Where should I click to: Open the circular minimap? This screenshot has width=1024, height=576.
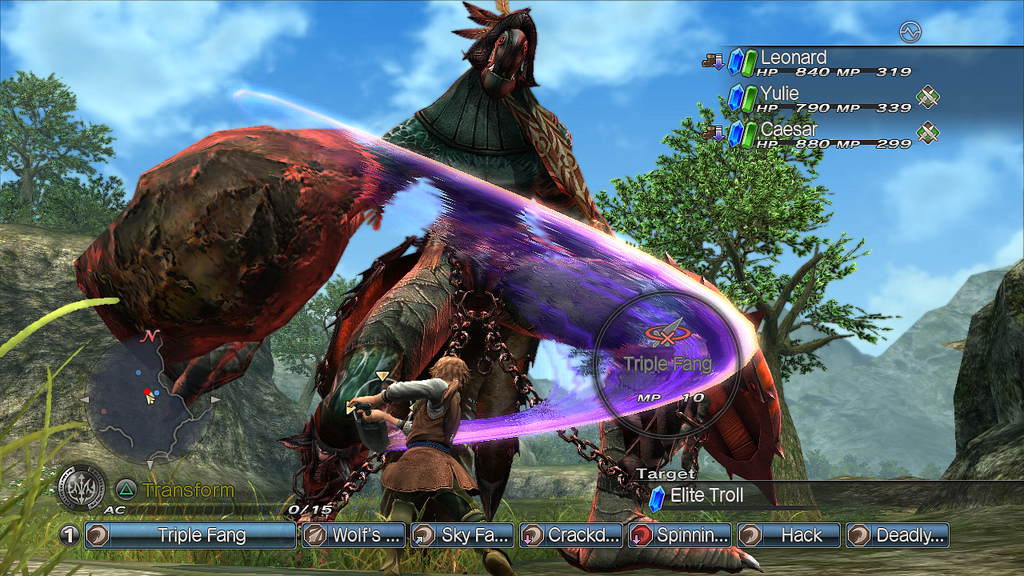150,398
